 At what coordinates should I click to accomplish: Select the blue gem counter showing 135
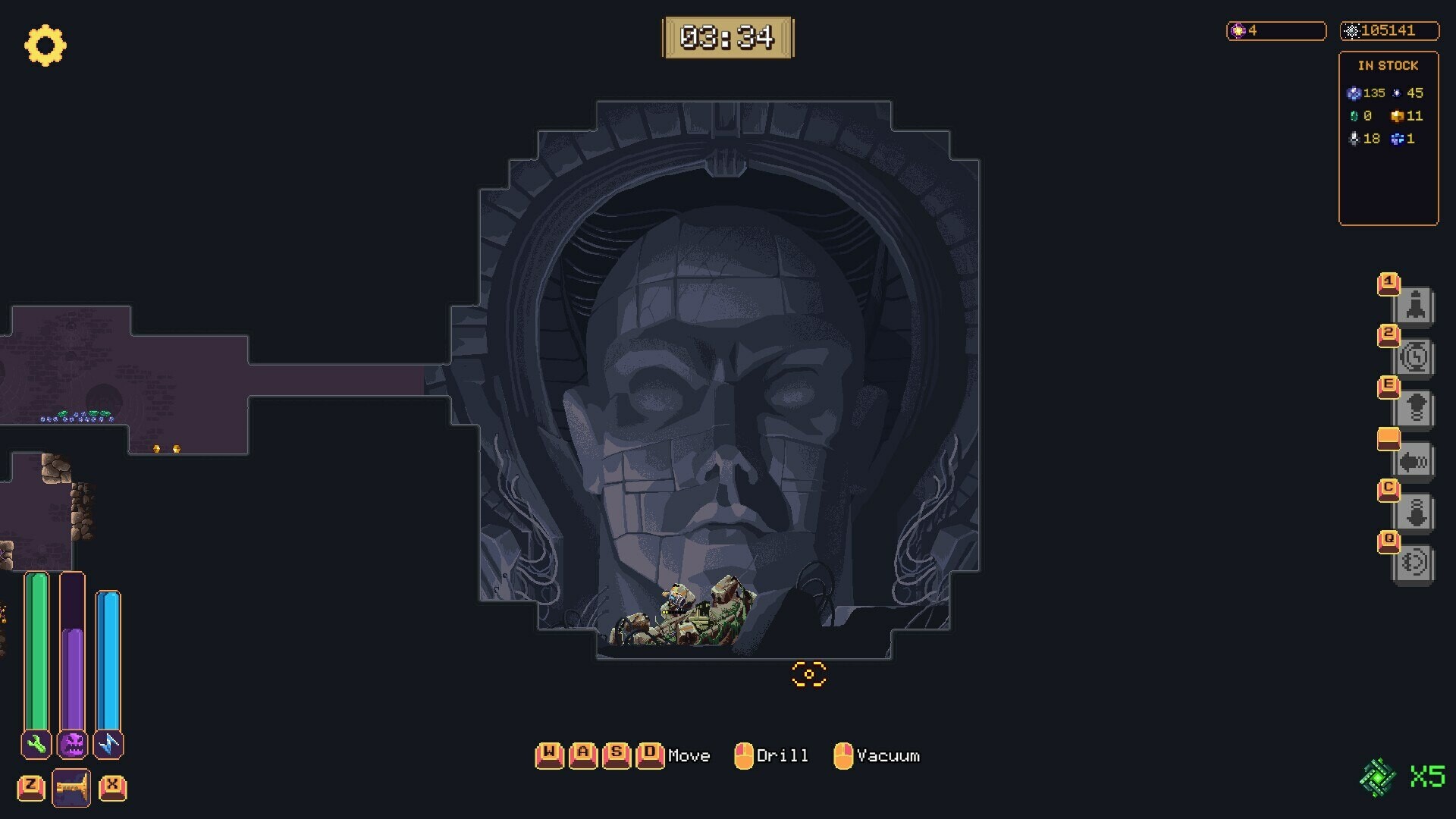[x=1367, y=93]
